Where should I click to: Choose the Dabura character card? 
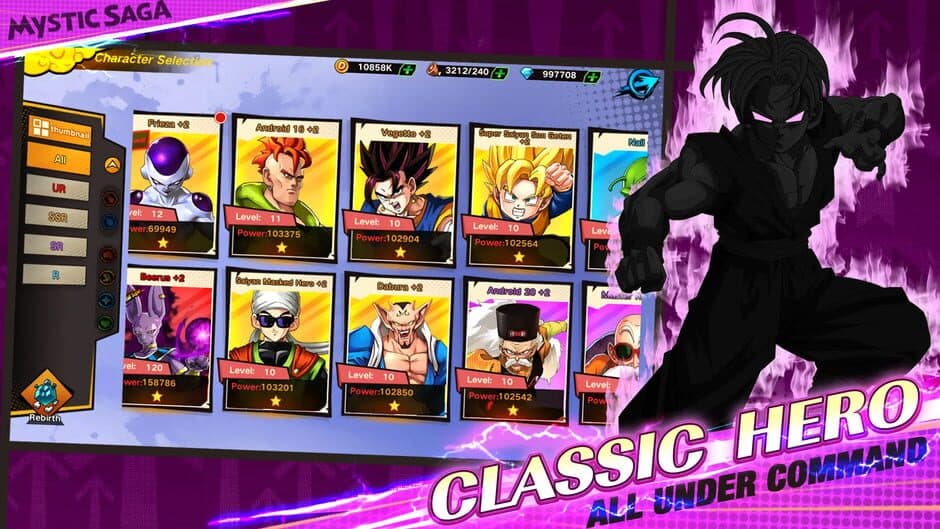pyautogui.click(x=396, y=346)
